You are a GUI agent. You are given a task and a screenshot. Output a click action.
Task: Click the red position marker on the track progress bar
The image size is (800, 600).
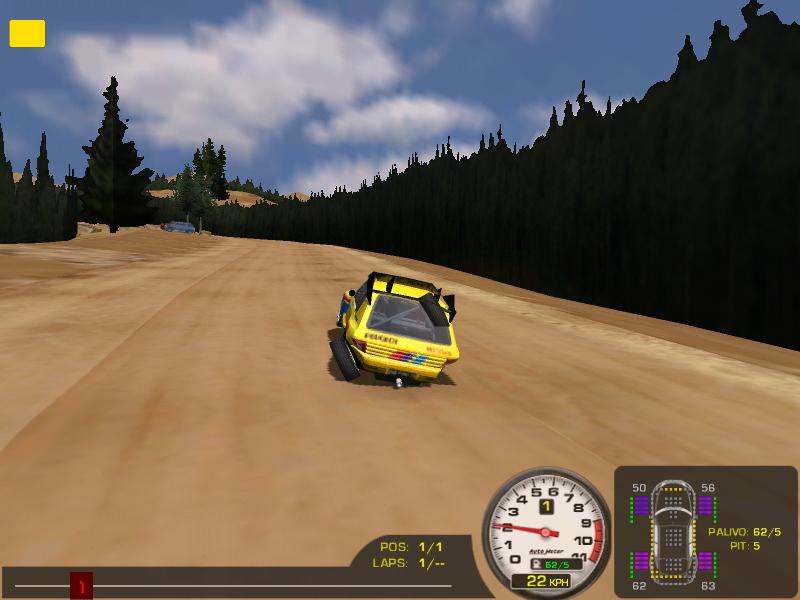tap(81, 585)
